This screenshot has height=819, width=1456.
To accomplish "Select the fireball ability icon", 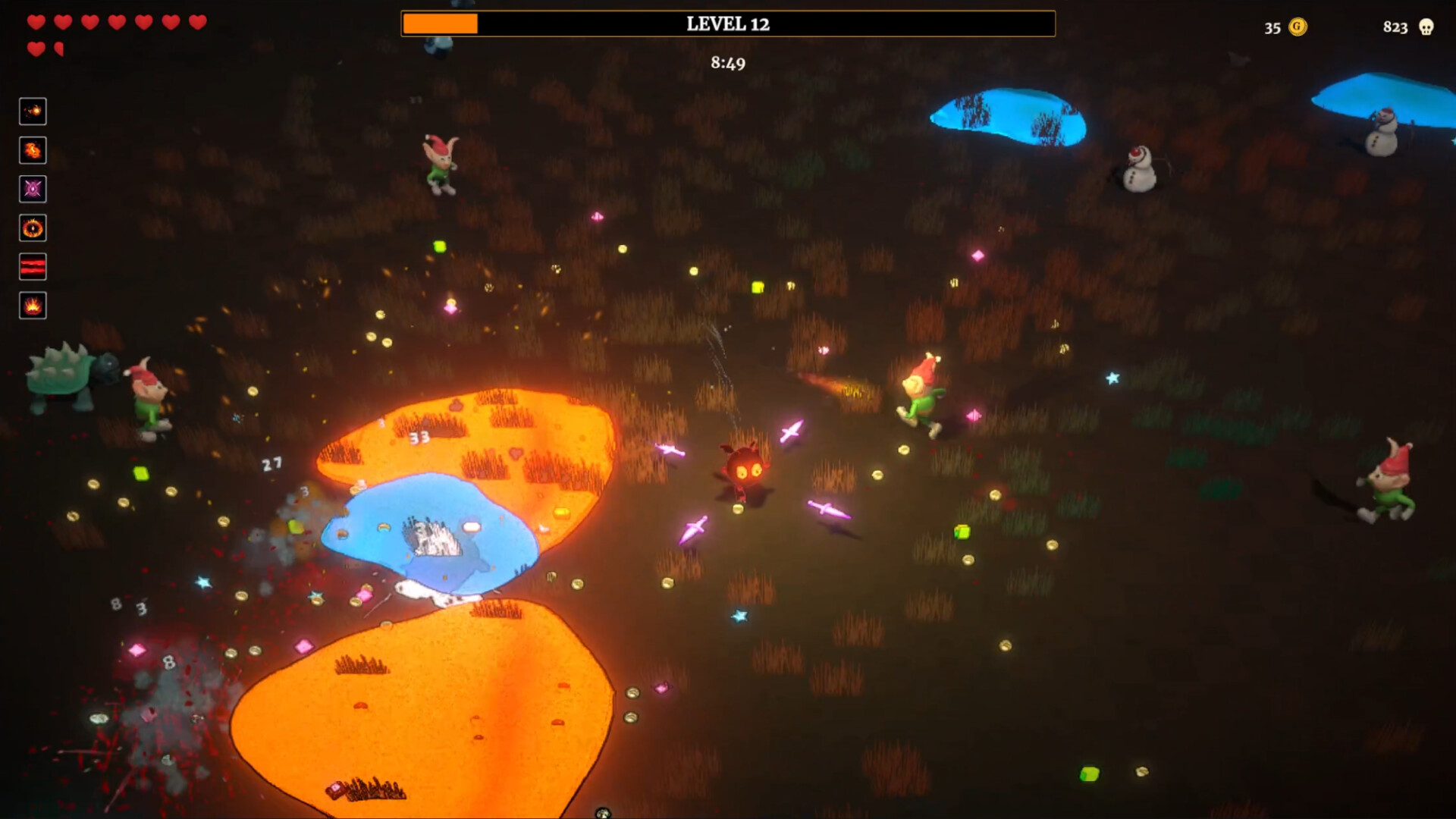I will click(x=32, y=111).
